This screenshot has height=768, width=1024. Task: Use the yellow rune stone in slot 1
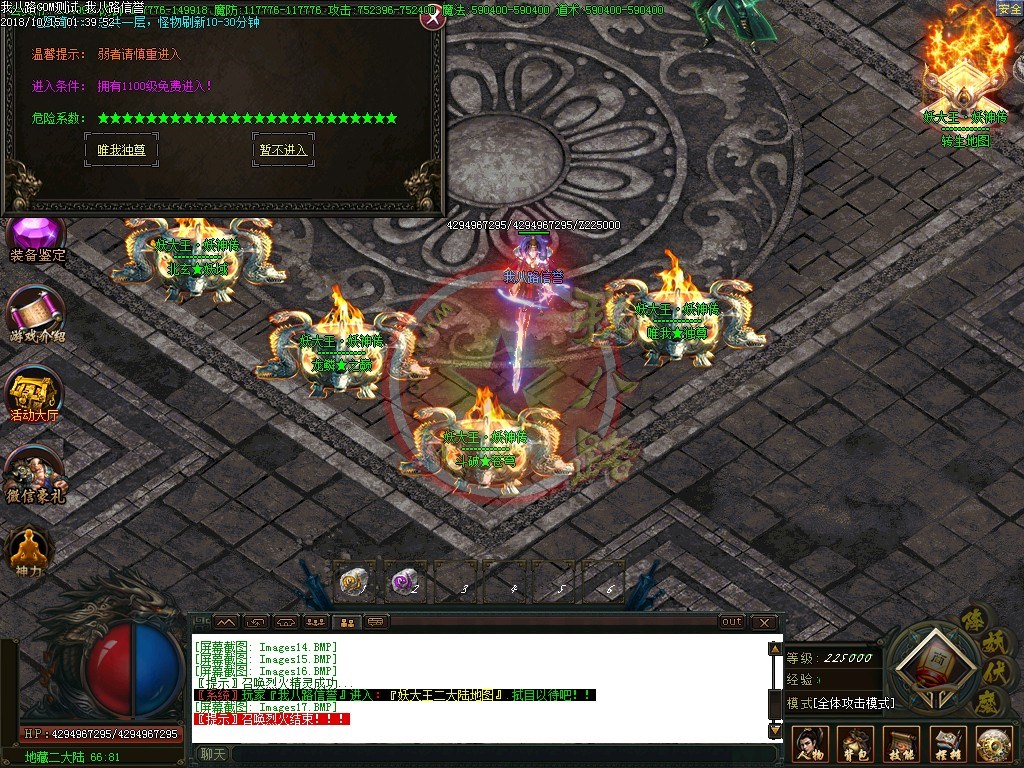353,580
